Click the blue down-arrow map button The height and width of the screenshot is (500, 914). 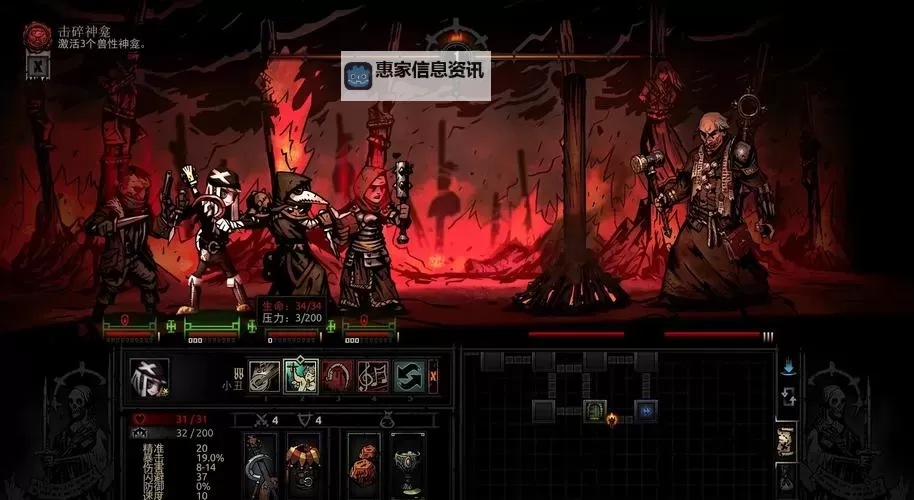coord(788,367)
